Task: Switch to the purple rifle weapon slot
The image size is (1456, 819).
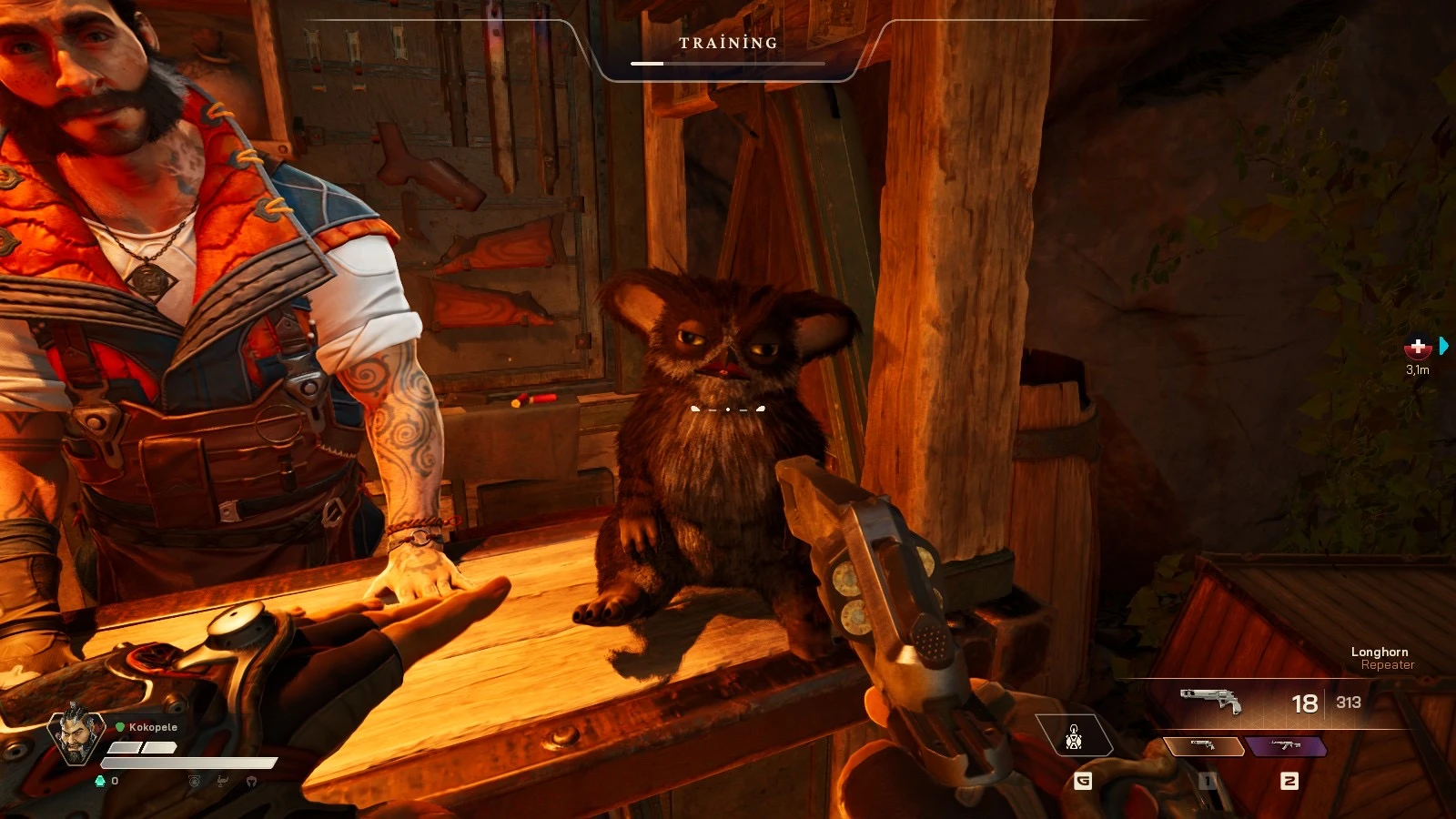Action: point(1286,747)
